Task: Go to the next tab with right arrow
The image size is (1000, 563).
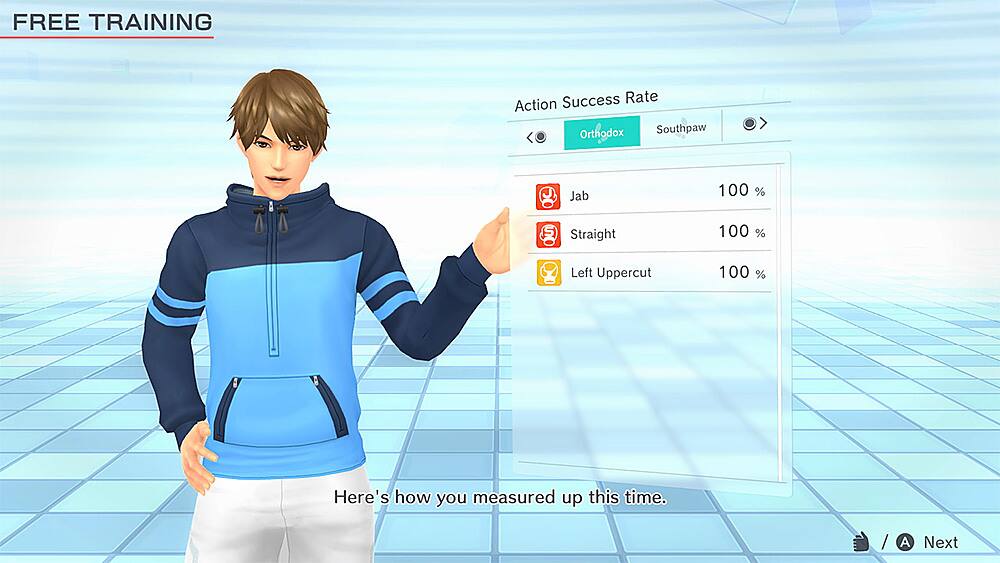Action: tap(756, 123)
